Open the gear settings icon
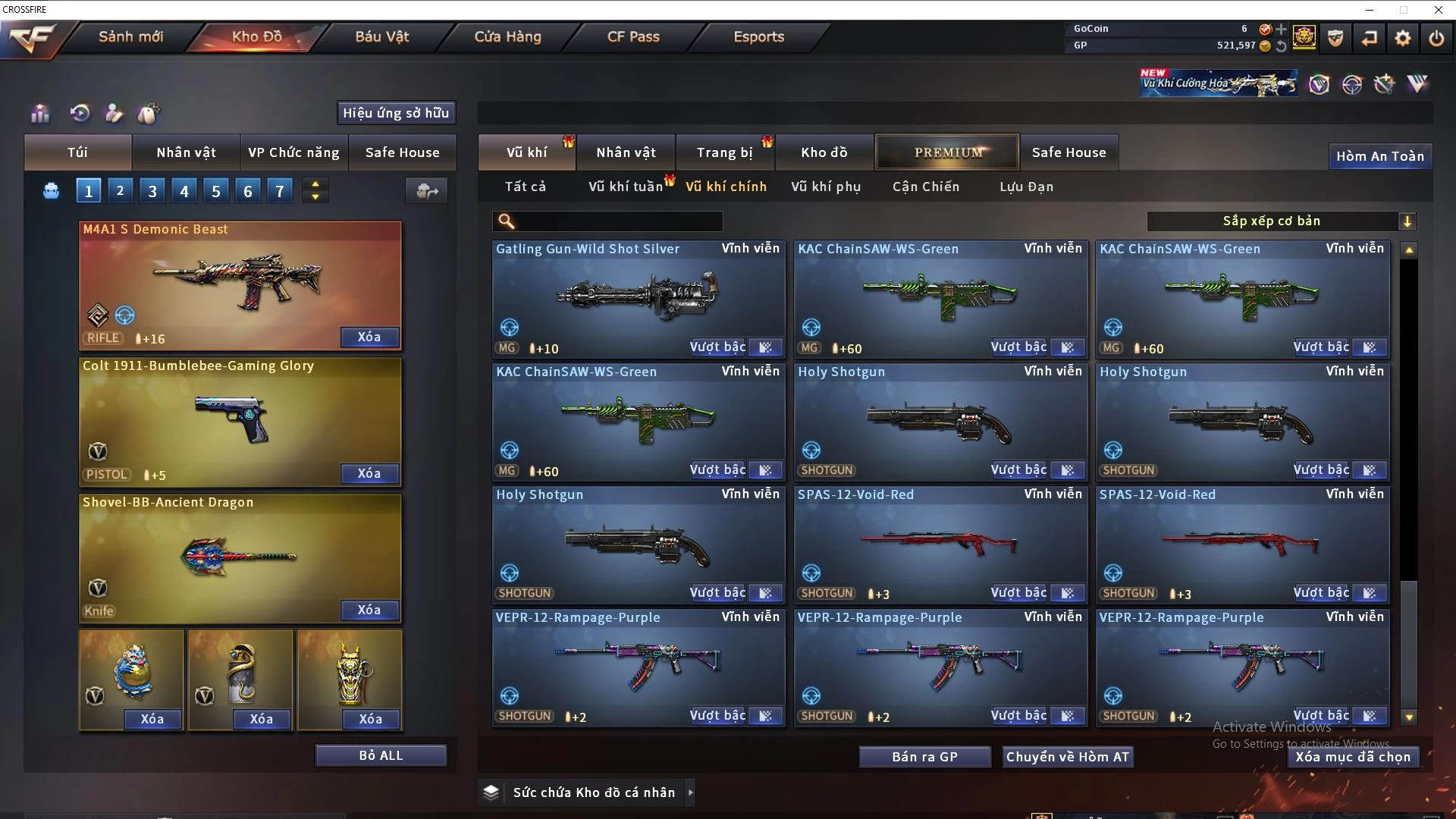Viewport: 1456px width, 819px height. pyautogui.click(x=1403, y=38)
